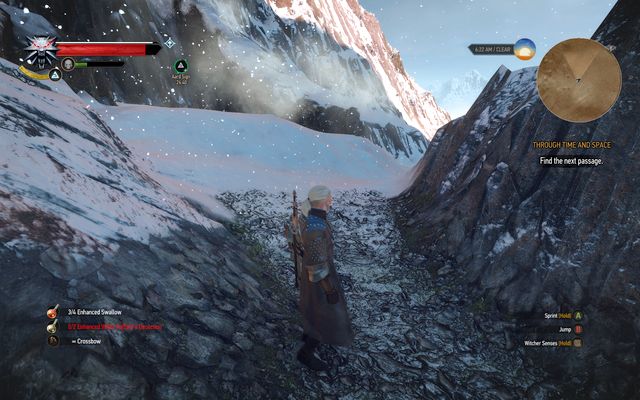Click the skull toxicity icon

pos(68,64)
